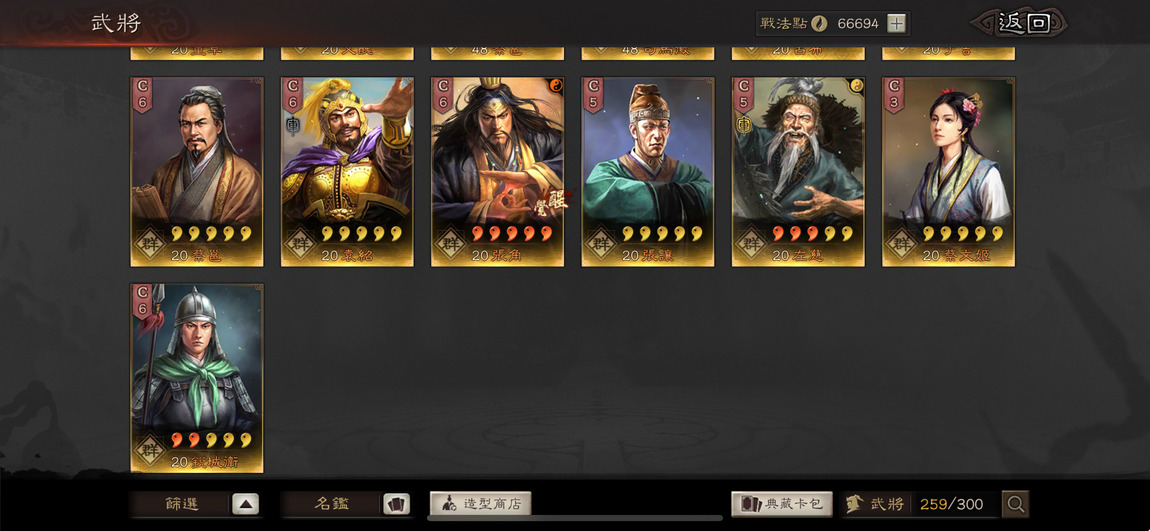Select the 張讓 general card

[x=648, y=171]
